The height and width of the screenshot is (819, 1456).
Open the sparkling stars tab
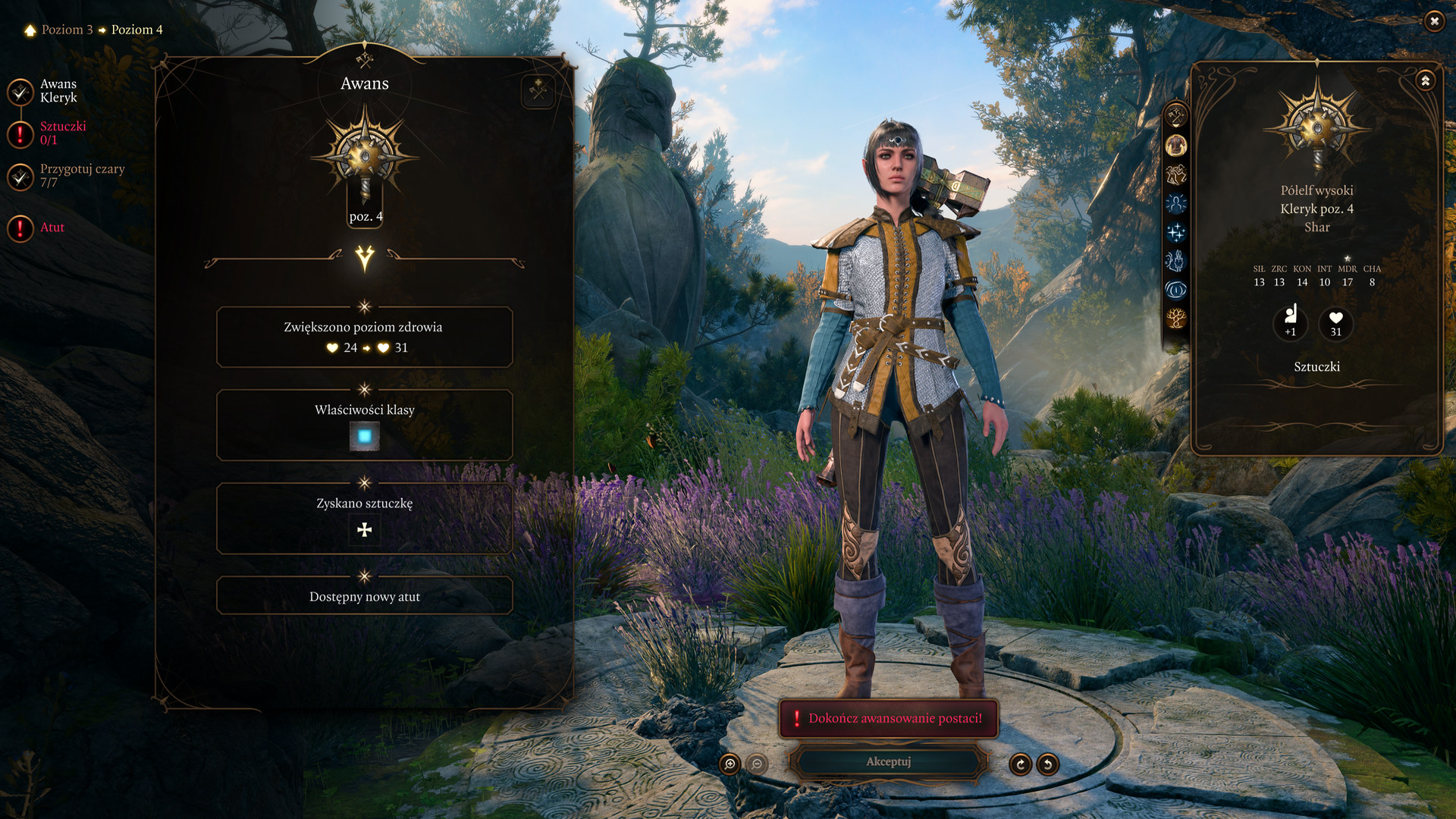[1175, 232]
